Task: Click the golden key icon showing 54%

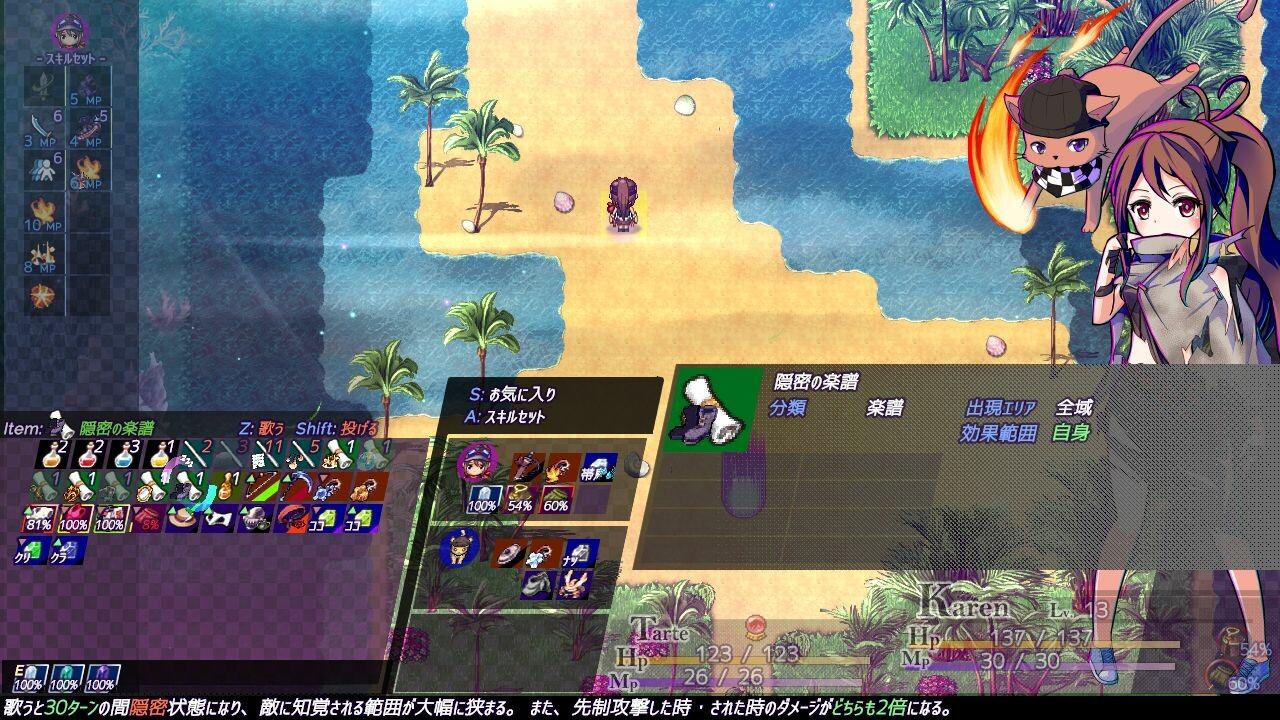Action: click(520, 495)
